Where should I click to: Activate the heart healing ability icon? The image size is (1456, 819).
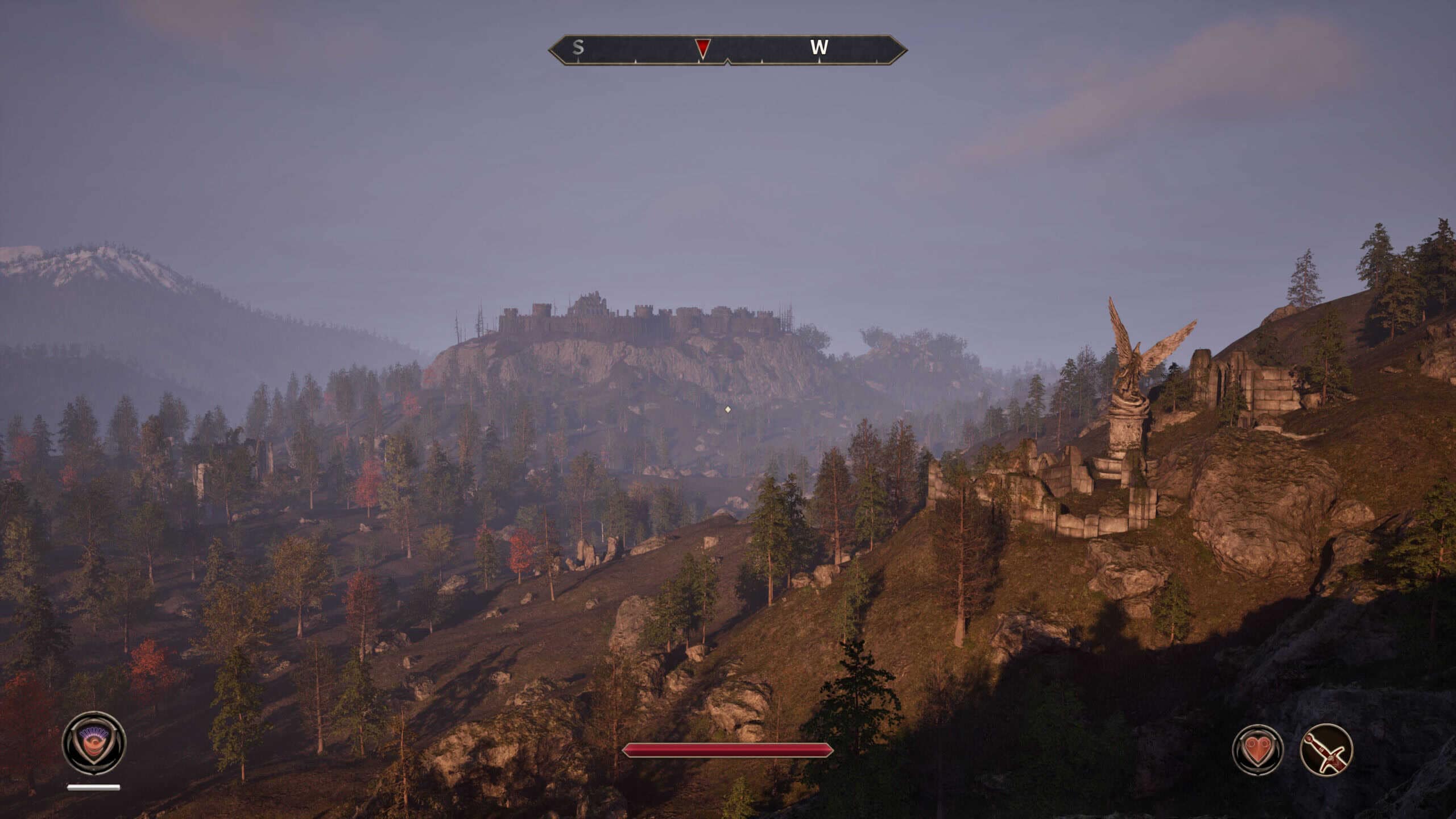(x=1258, y=750)
